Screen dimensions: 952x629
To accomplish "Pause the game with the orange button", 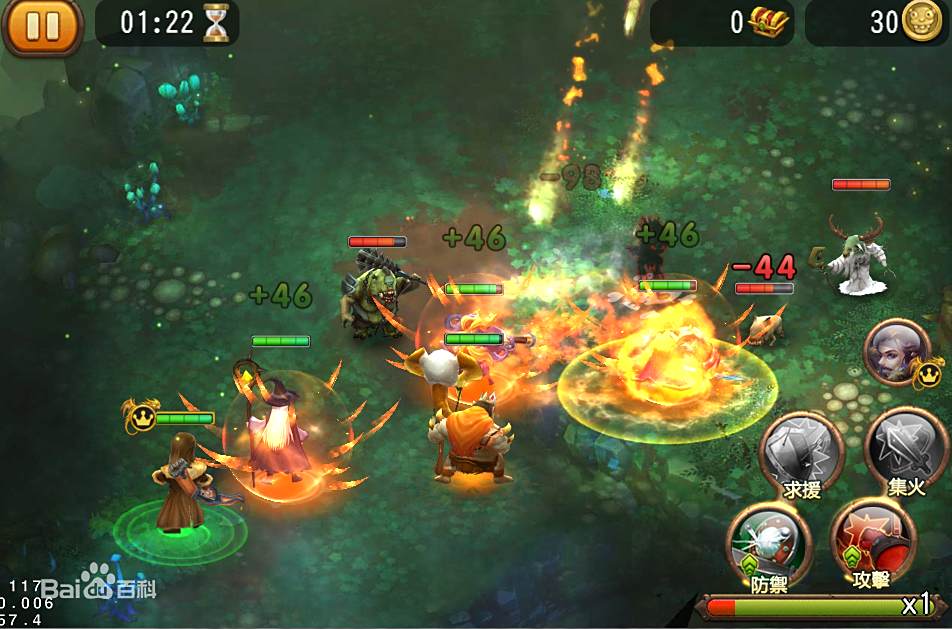I will pyautogui.click(x=42, y=25).
